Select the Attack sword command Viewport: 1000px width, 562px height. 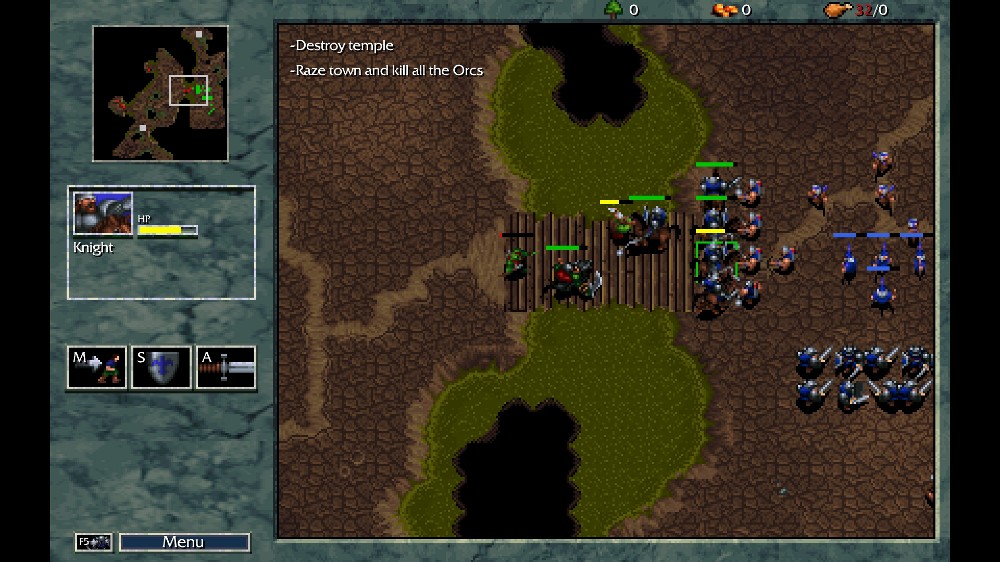[x=225, y=367]
